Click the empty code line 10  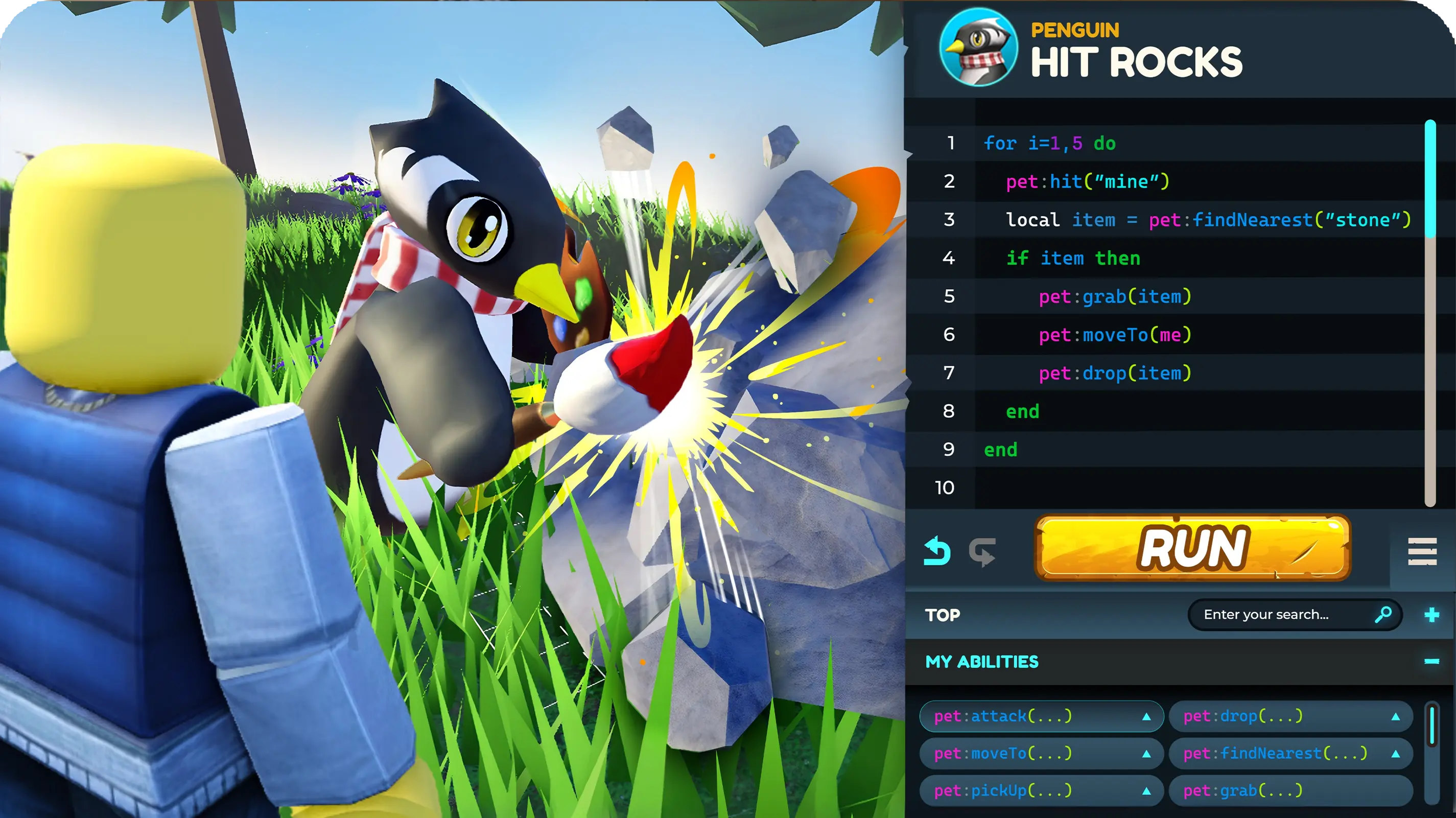pyautogui.click(x=1187, y=487)
